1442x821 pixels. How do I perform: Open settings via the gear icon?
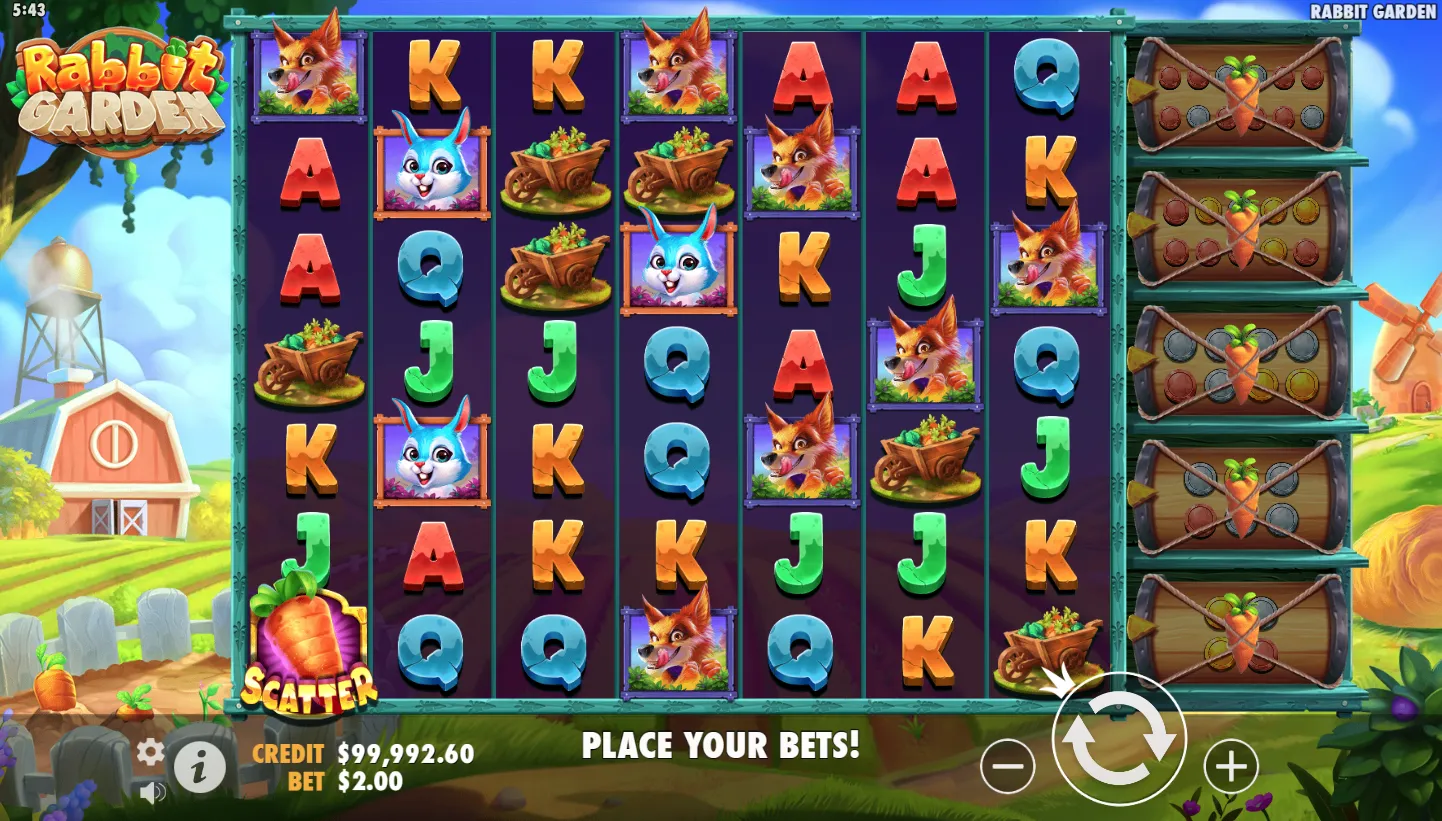click(150, 752)
